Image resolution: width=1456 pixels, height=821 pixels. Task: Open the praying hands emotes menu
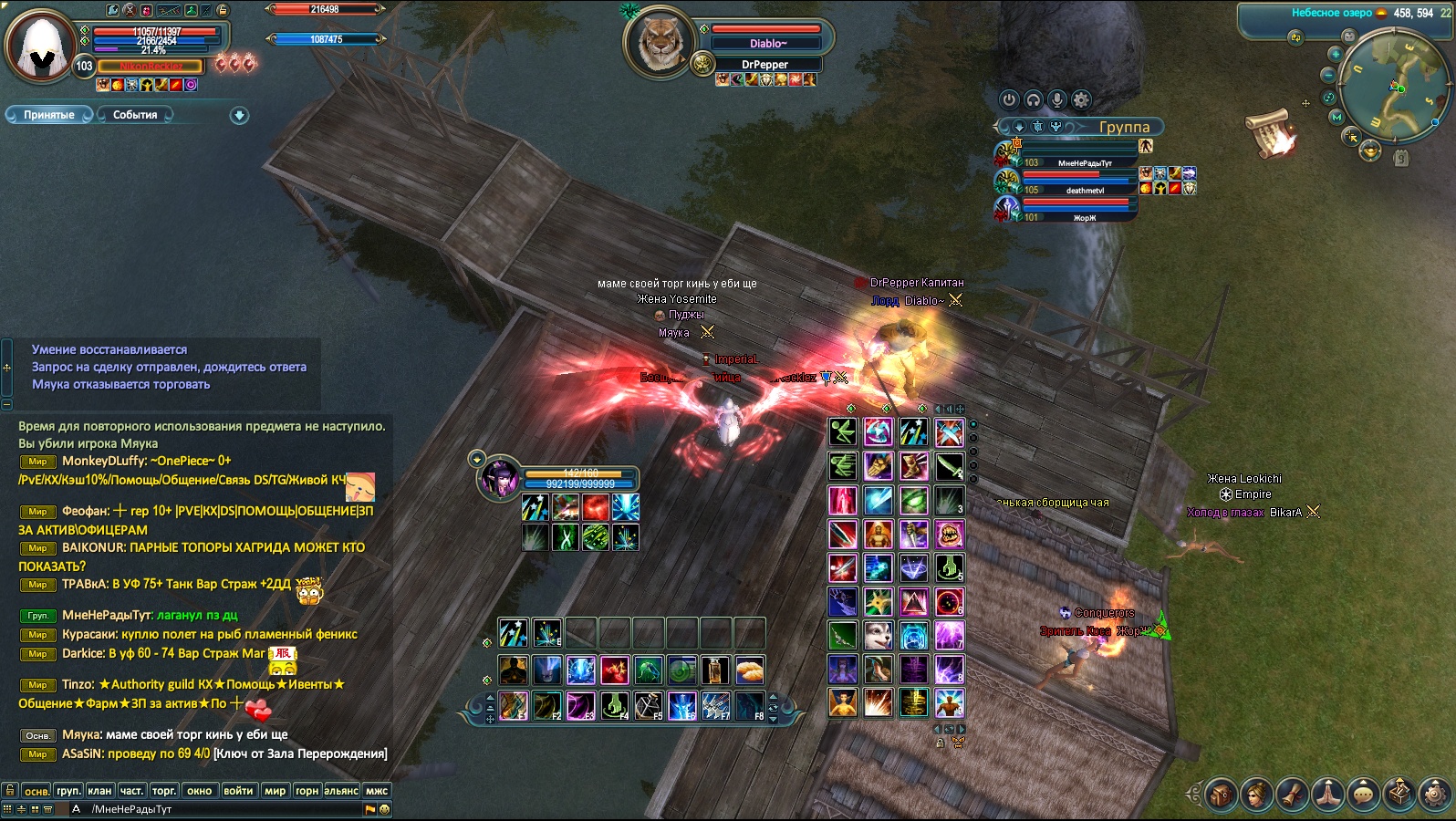tap(1328, 795)
